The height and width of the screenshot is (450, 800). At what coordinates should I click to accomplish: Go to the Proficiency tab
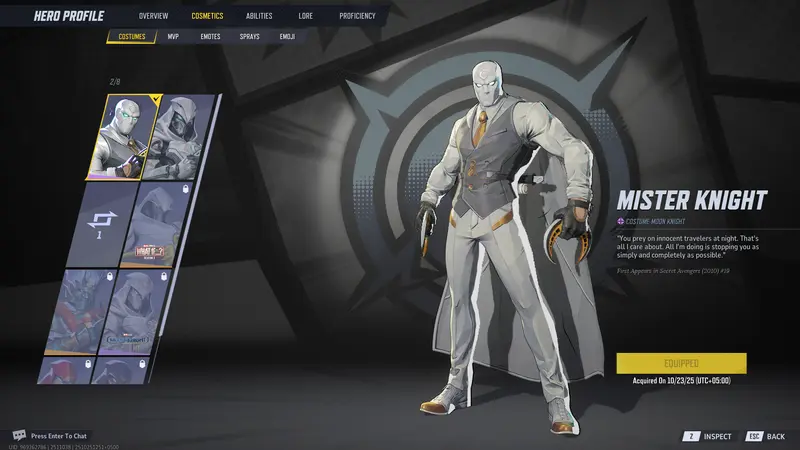(x=357, y=16)
